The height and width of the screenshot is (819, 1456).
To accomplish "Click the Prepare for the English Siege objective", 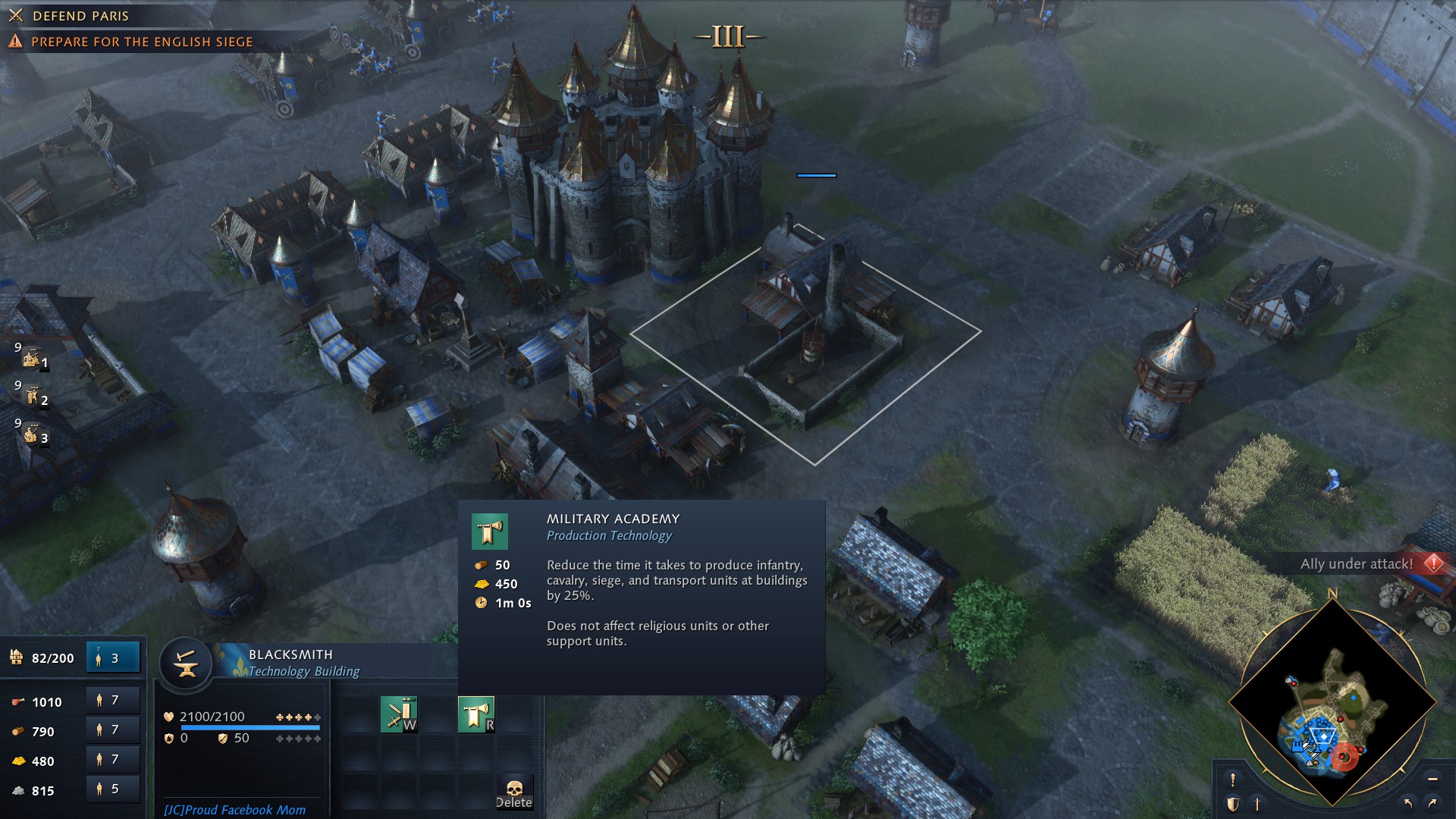I will pyautogui.click(x=142, y=42).
